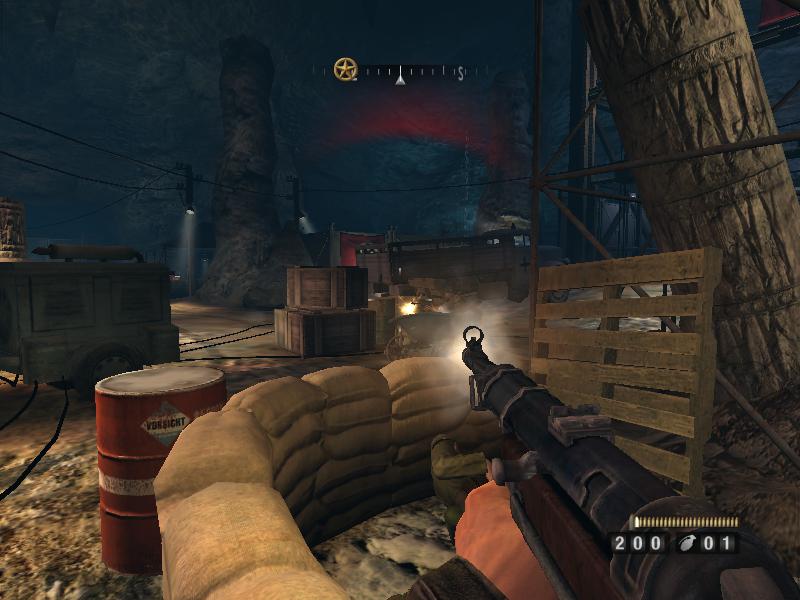Select the compass heading strip
The image size is (800, 600).
(412, 72)
